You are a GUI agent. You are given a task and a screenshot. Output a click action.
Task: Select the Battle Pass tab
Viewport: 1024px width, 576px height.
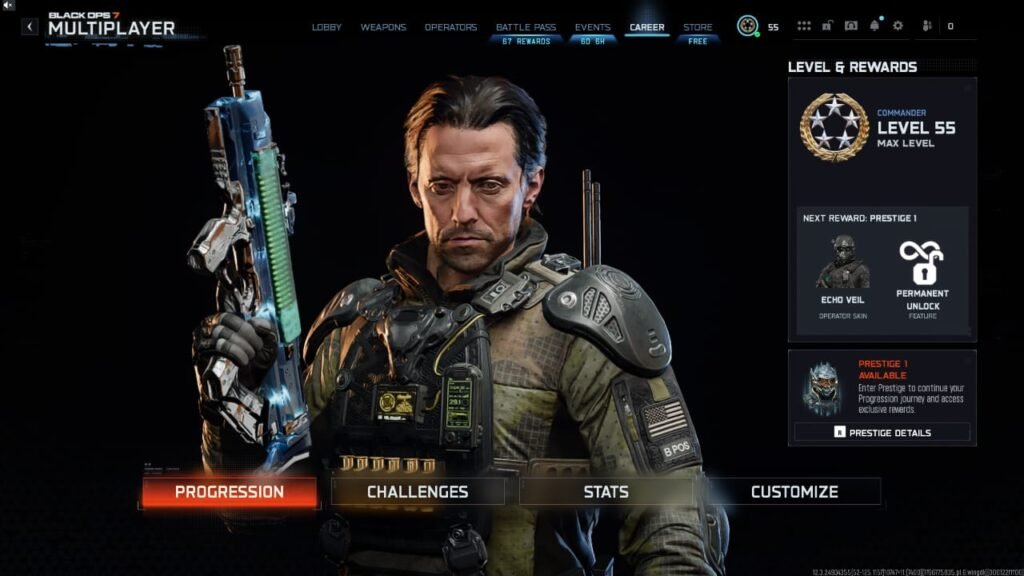527,27
